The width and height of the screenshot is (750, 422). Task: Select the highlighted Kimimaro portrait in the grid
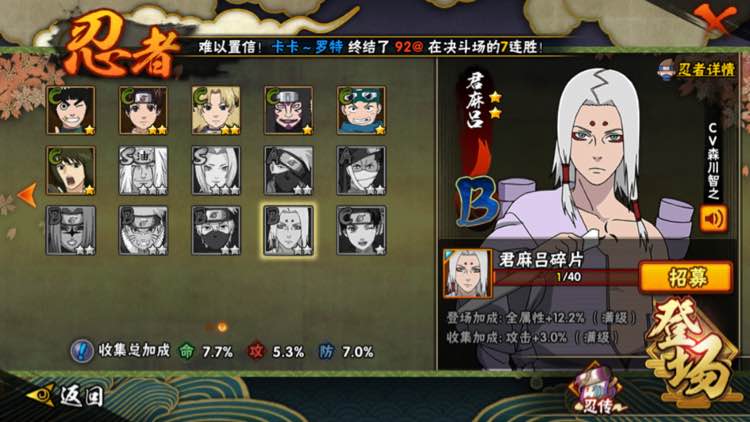point(288,230)
